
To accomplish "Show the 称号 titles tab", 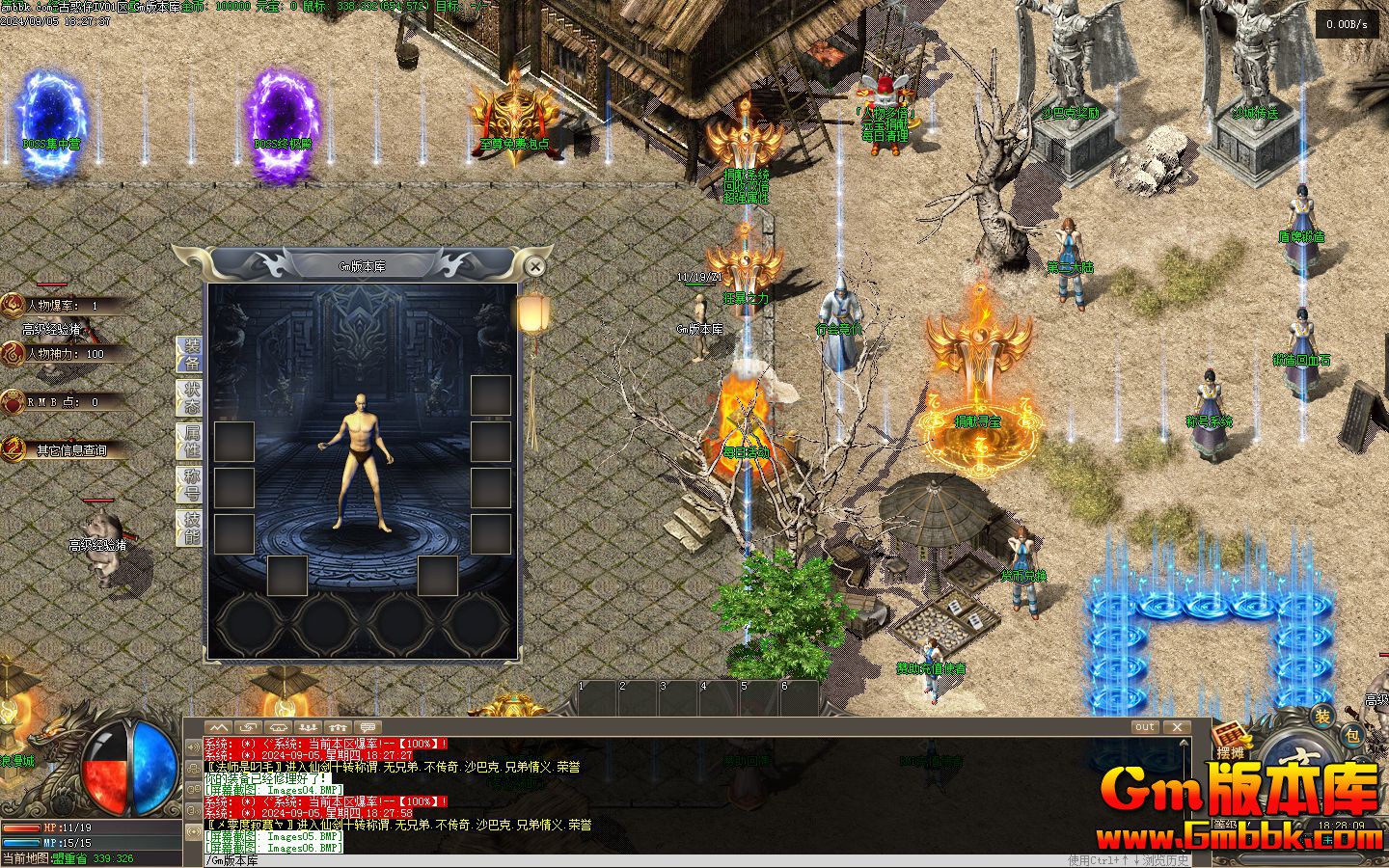I will click(191, 485).
